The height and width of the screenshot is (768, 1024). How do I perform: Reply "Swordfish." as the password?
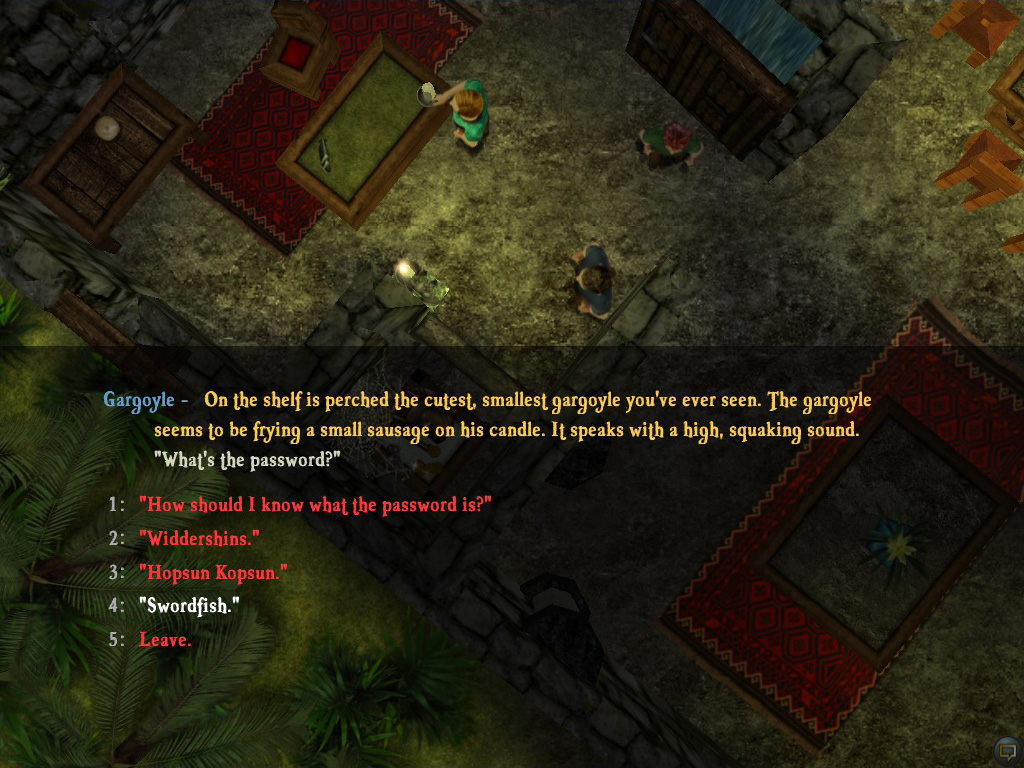pos(189,606)
